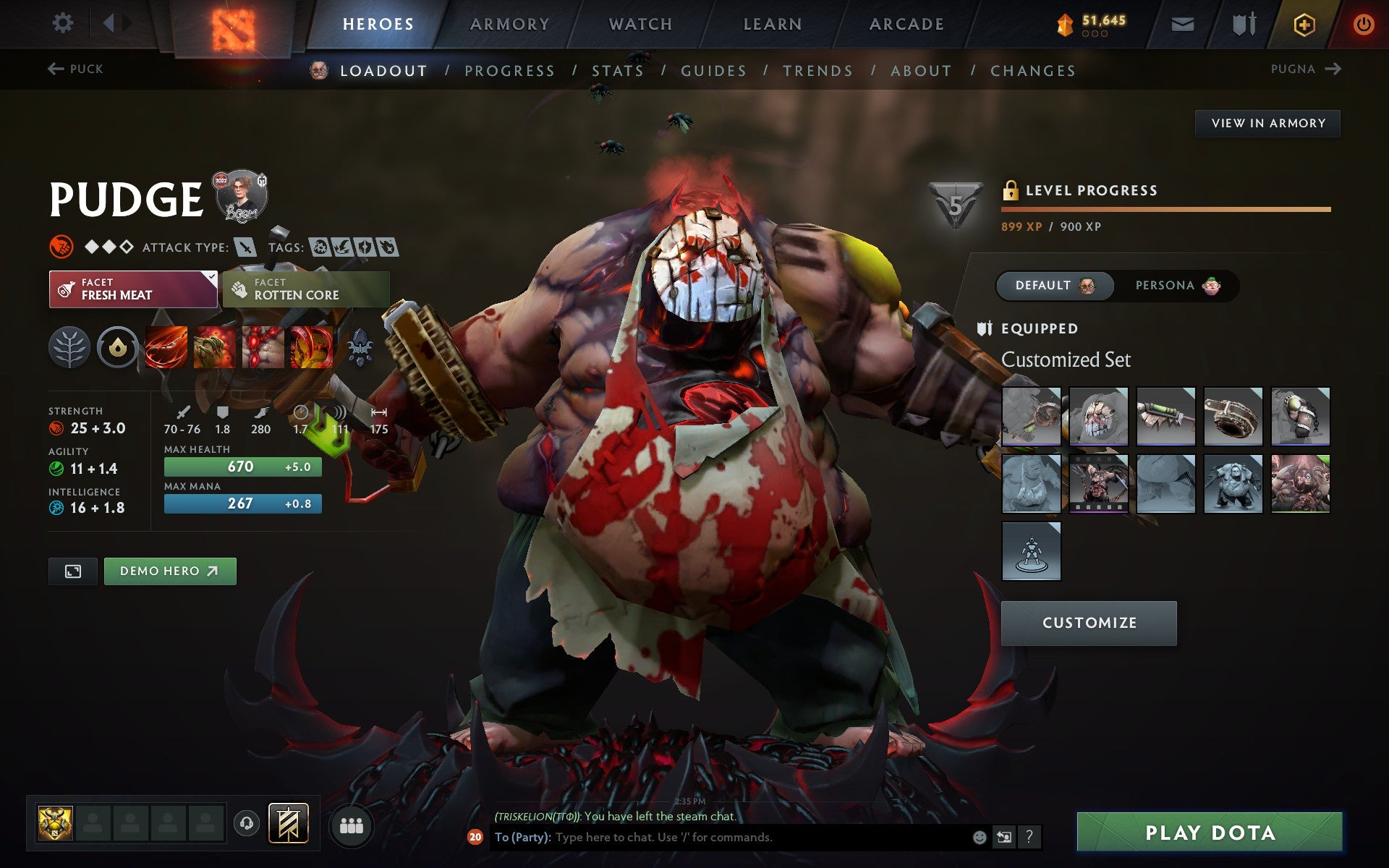Enable the Rotten Core facet
The height and width of the screenshot is (868, 1389).
point(305,289)
